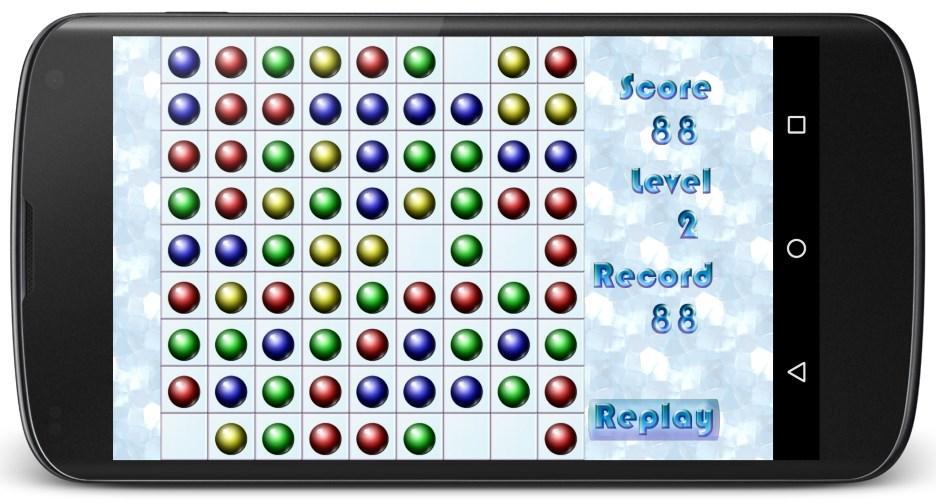Open the Android home screen via circle button
936x500 pixels.
click(796, 248)
